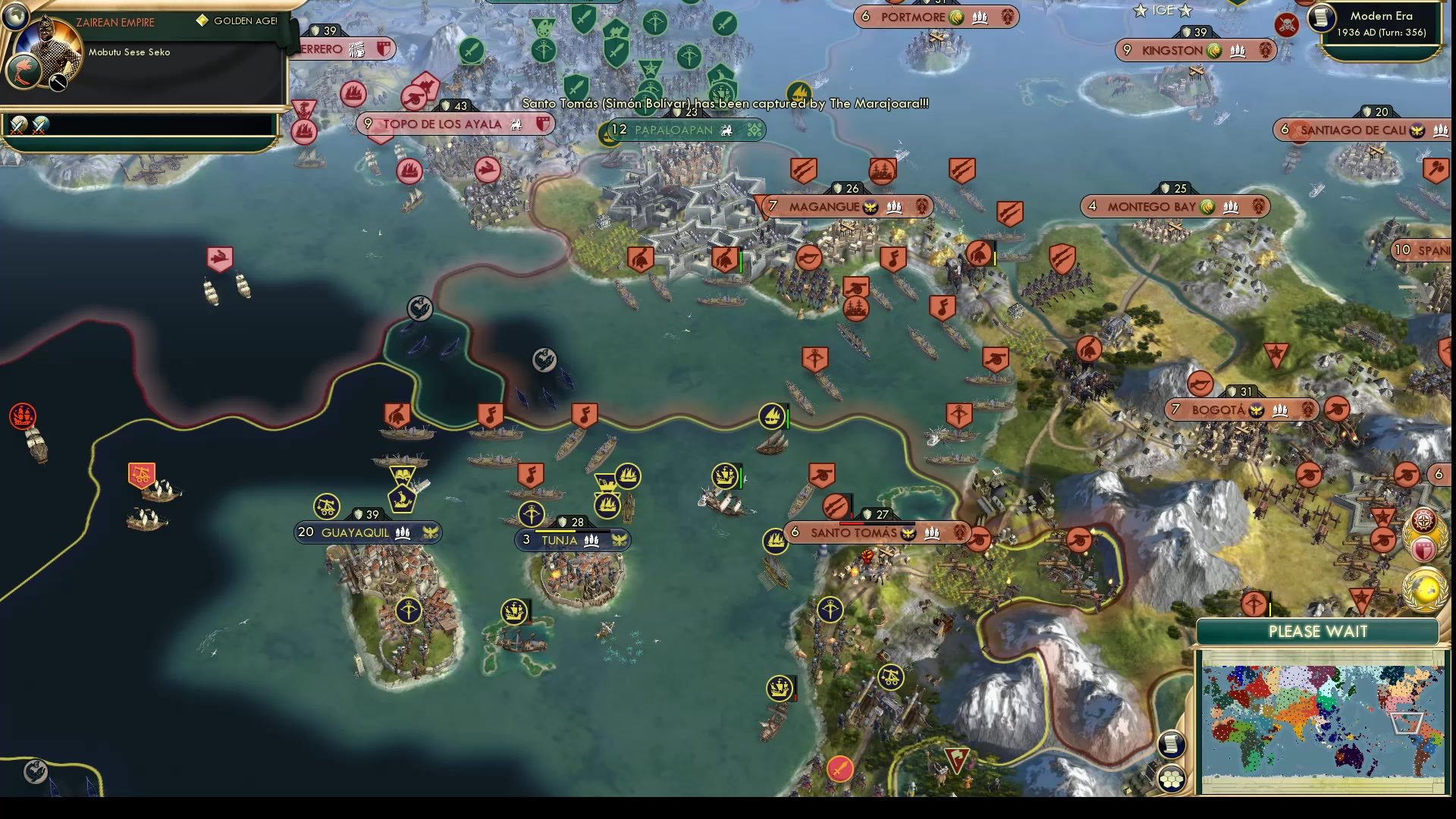Toggle strategic view with the hexagon button
This screenshot has width=1456, height=819.
click(x=1172, y=778)
